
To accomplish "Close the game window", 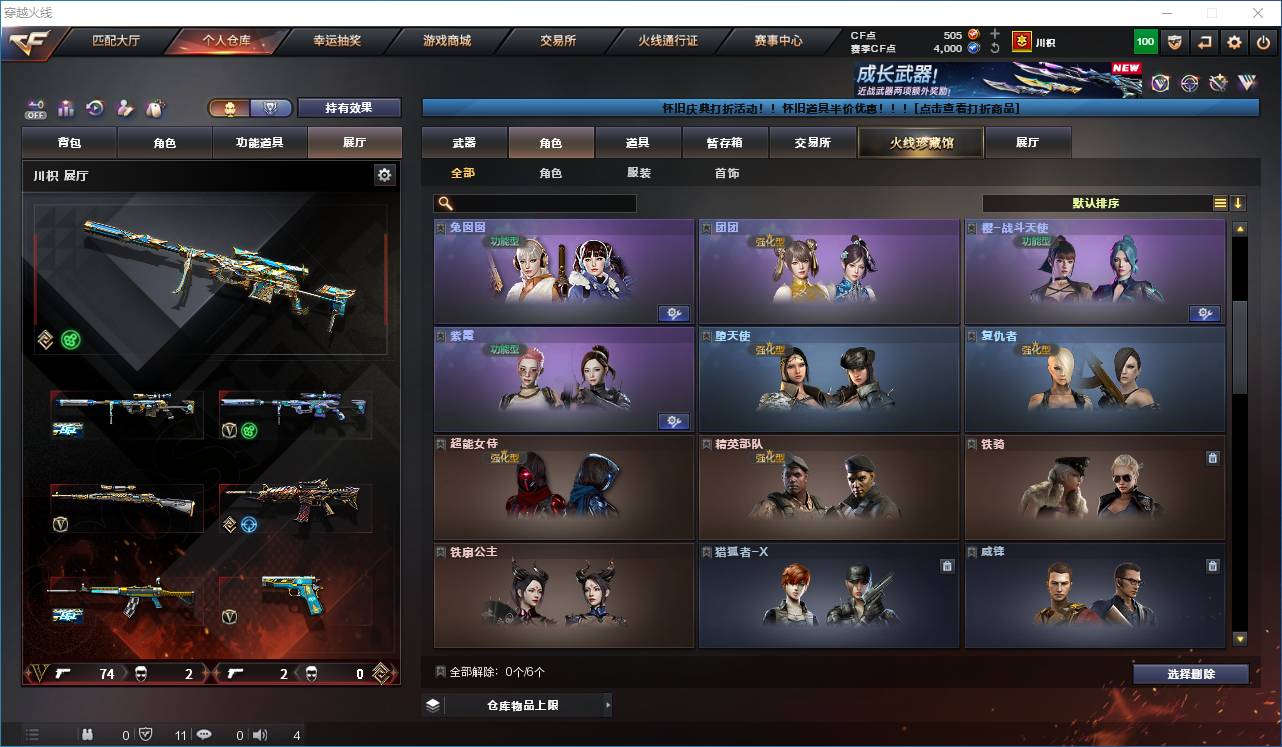I will (x=1257, y=13).
